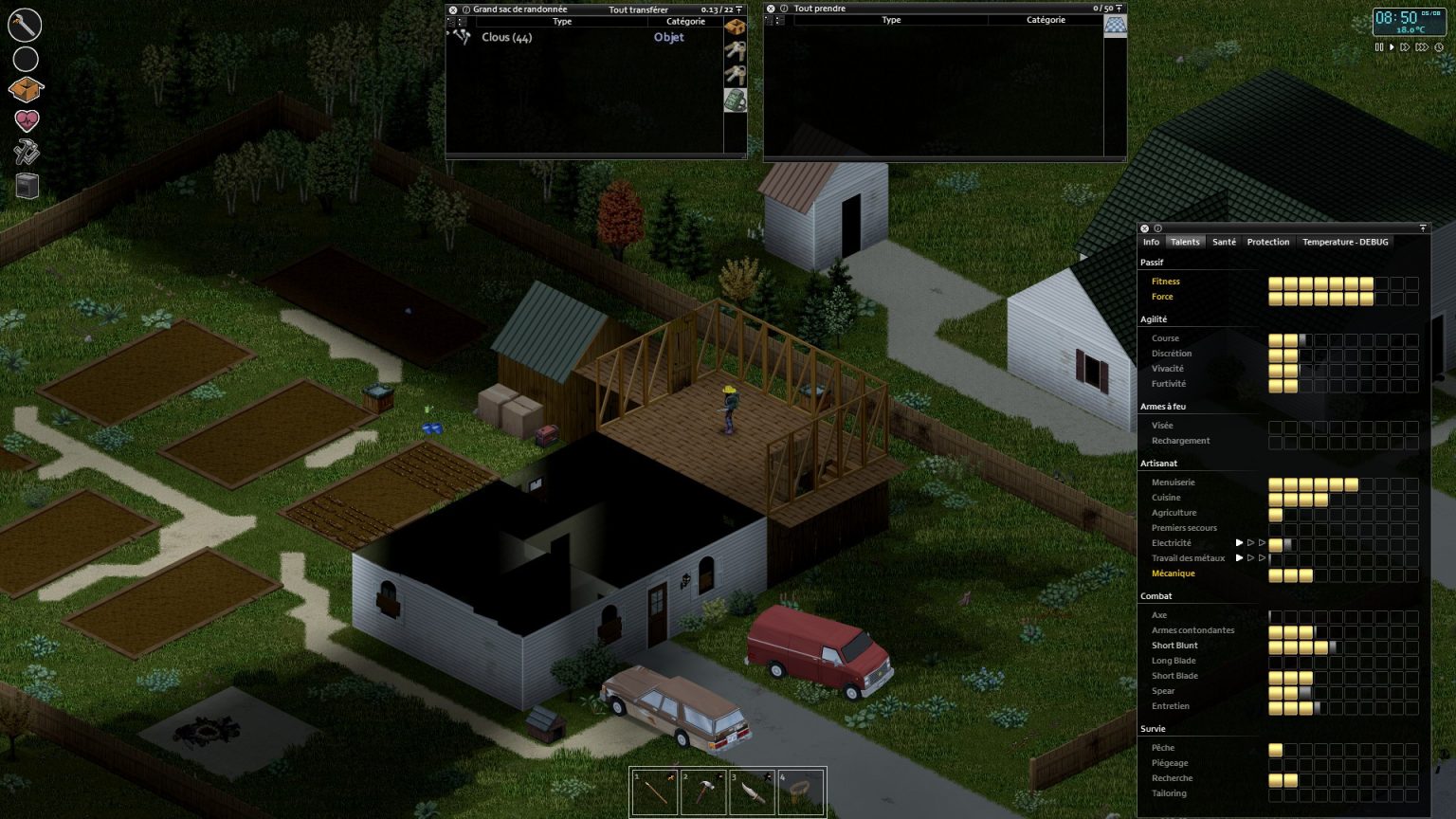Open the furnace icon on the left sidebar
1456x819 pixels.
[26, 186]
